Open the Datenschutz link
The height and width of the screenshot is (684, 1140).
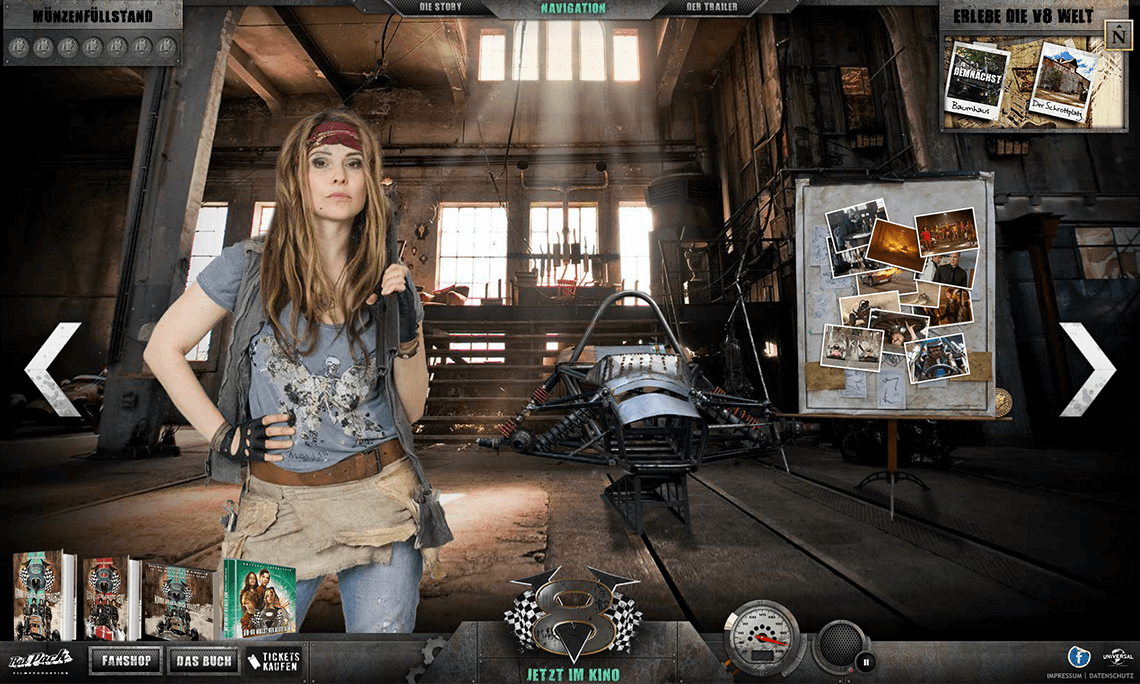(1109, 676)
